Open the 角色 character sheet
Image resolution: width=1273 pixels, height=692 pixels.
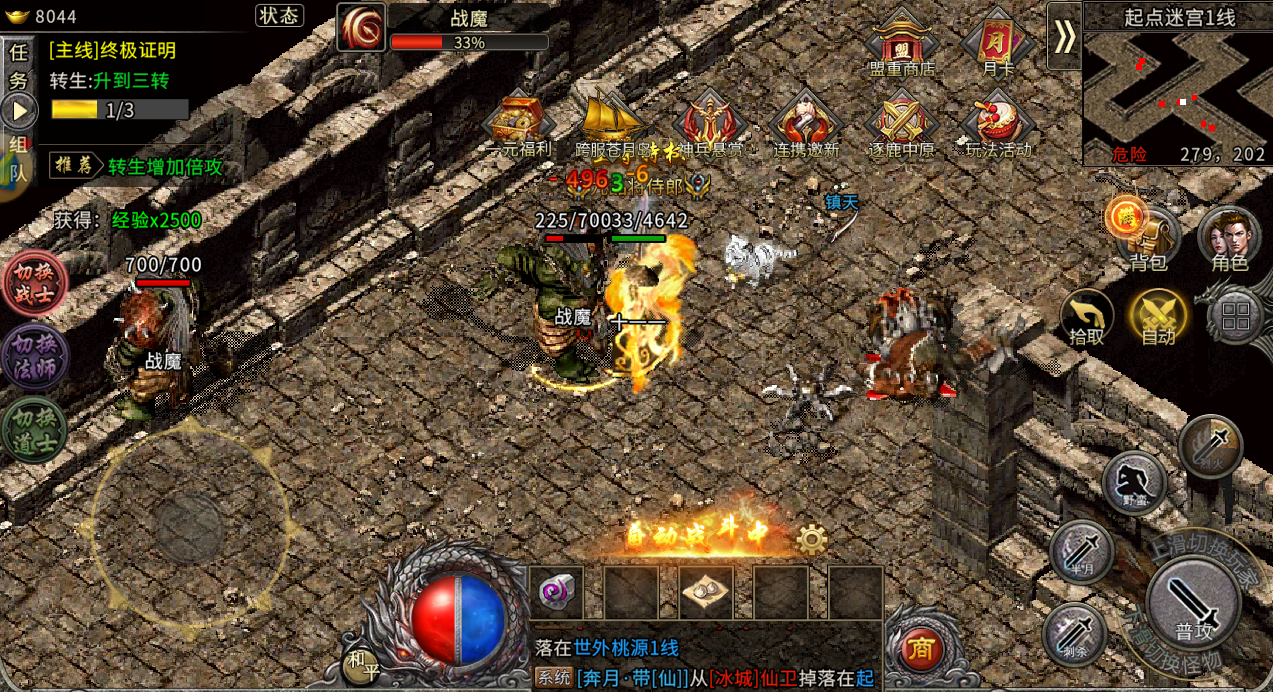[x=1229, y=238]
